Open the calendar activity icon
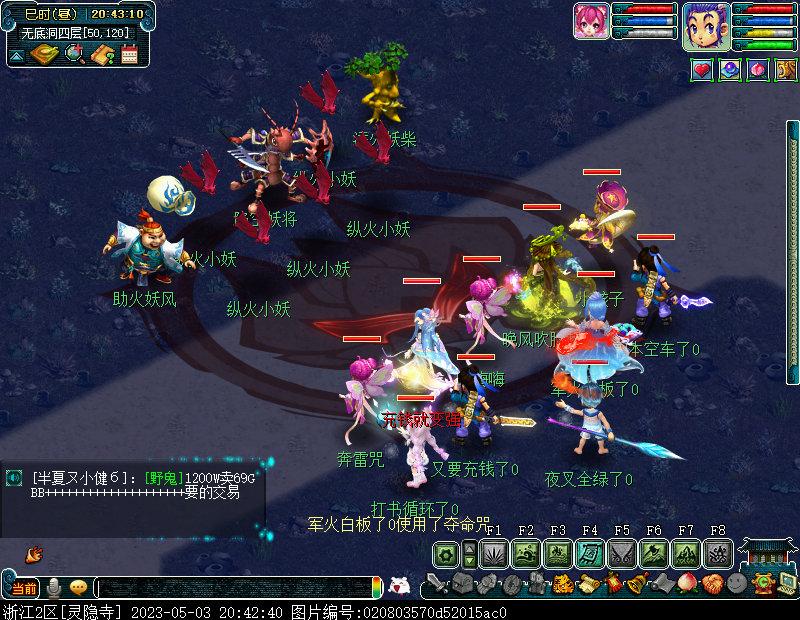This screenshot has height=620, width=800. pyautogui.click(x=130, y=54)
